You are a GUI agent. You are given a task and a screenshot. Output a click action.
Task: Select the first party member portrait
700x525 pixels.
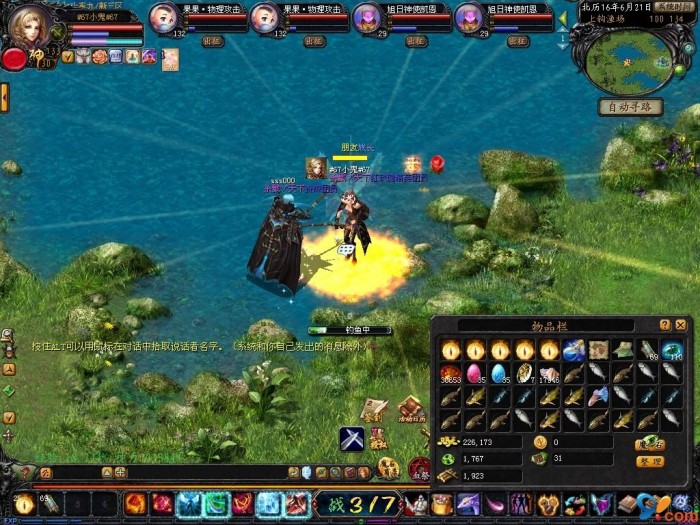click(164, 17)
